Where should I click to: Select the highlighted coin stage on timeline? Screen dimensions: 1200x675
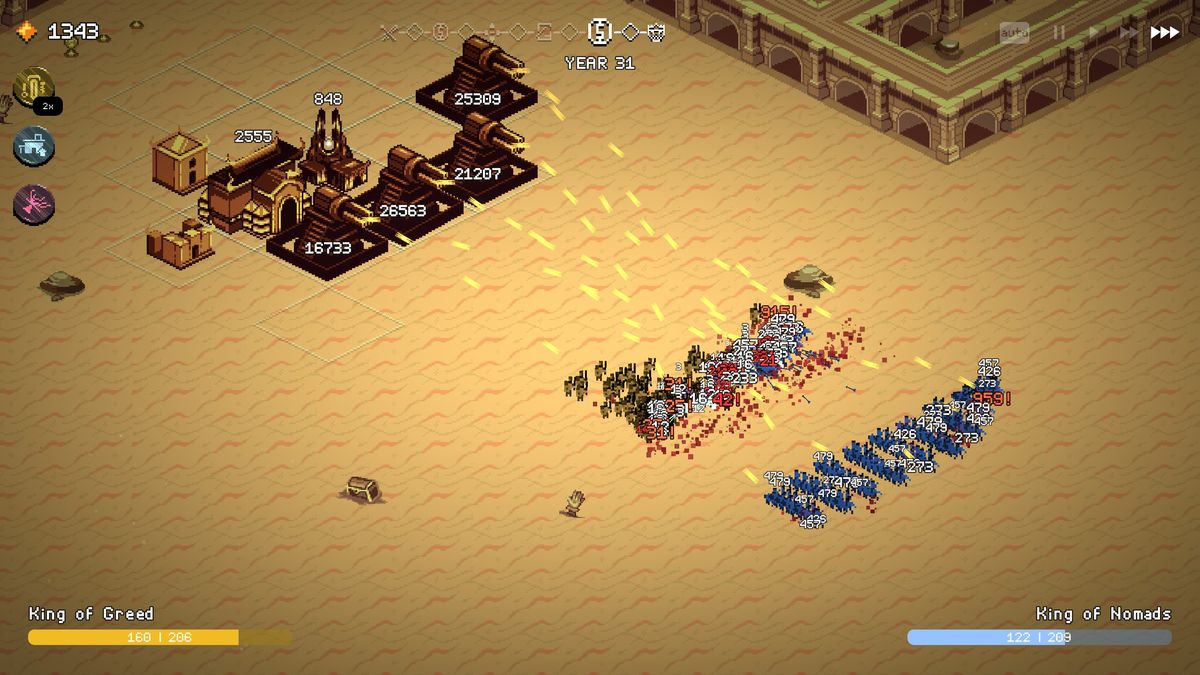tap(600, 32)
